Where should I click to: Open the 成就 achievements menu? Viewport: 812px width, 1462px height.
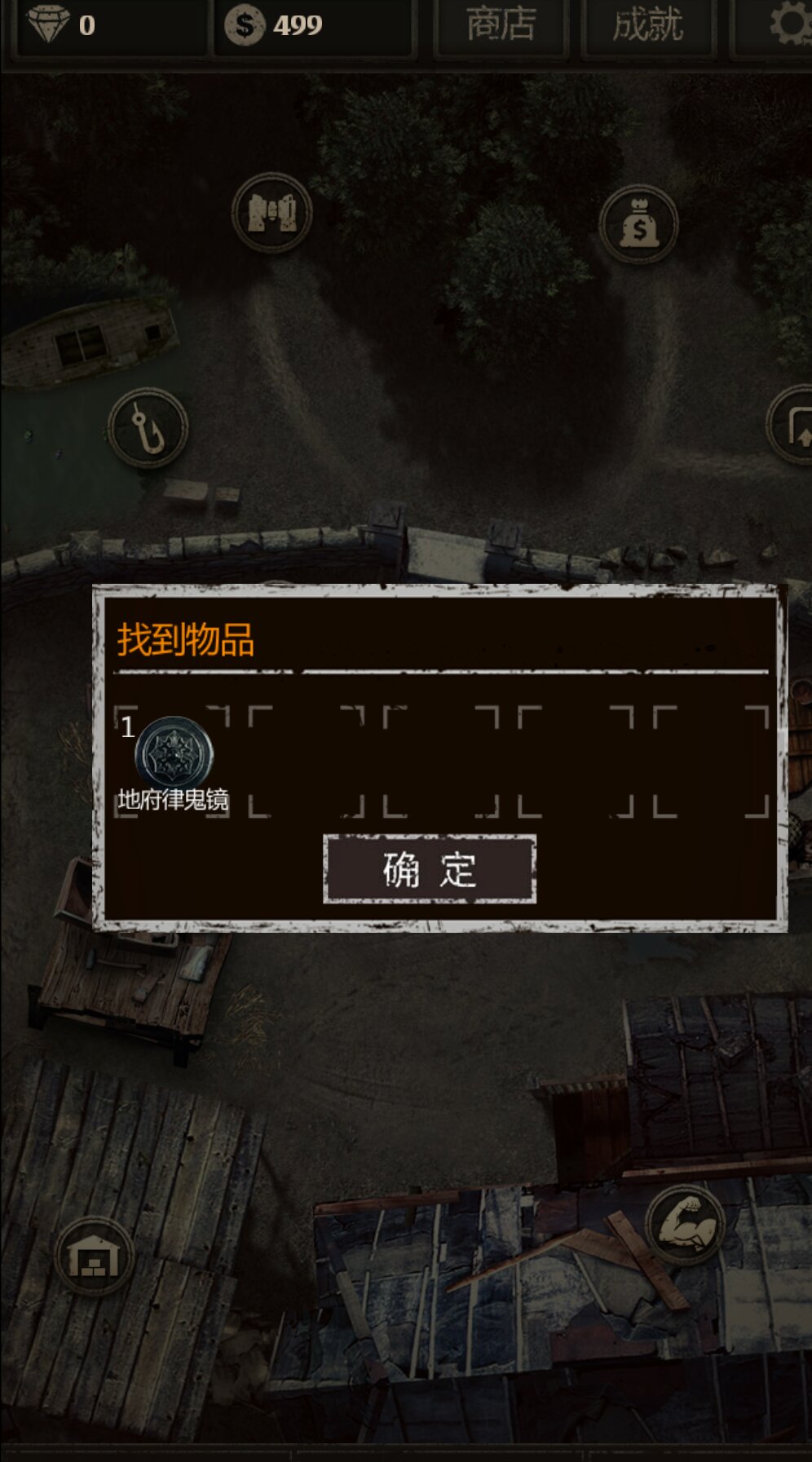coord(648,25)
